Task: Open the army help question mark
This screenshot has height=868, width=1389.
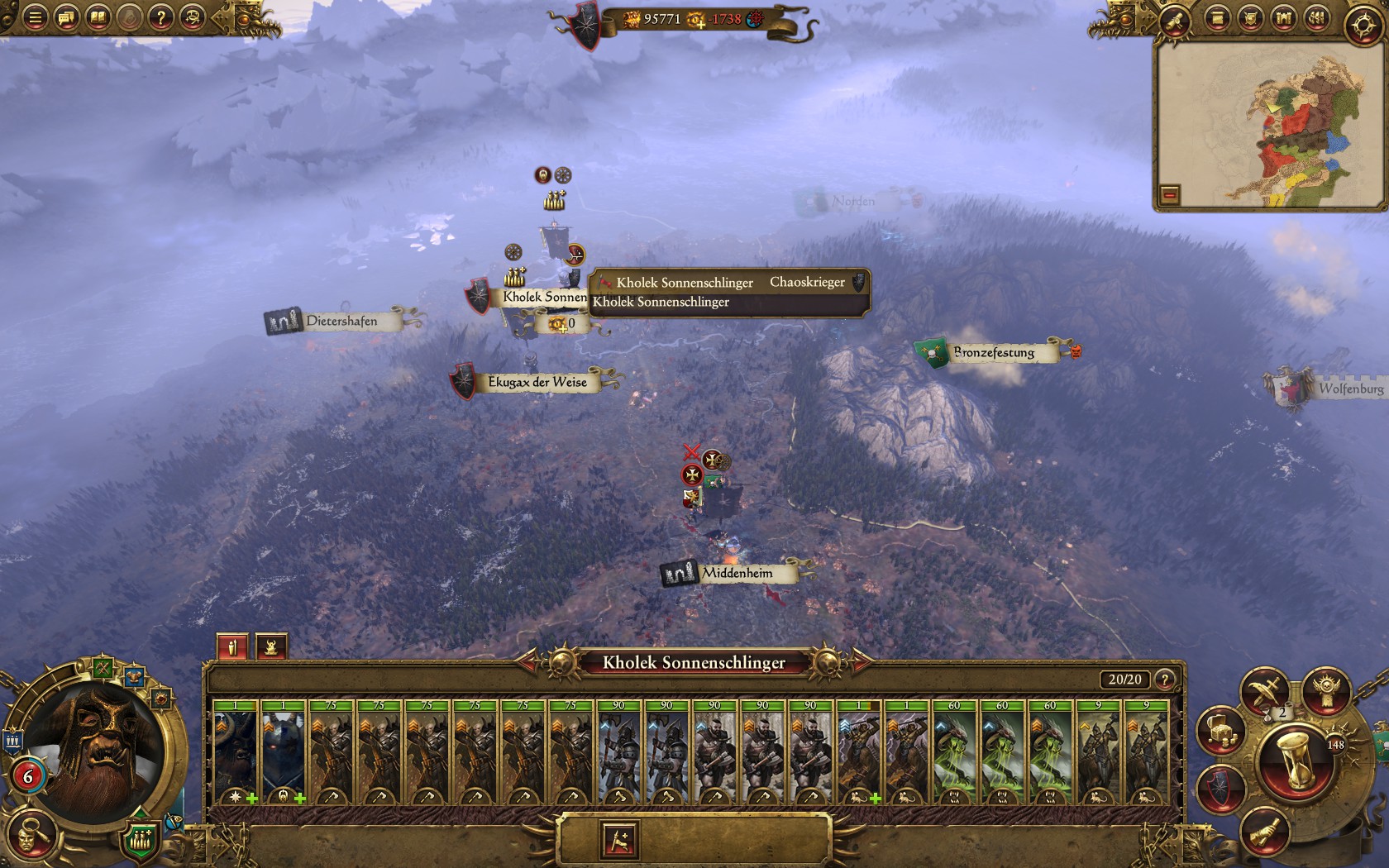Action: [1164, 680]
